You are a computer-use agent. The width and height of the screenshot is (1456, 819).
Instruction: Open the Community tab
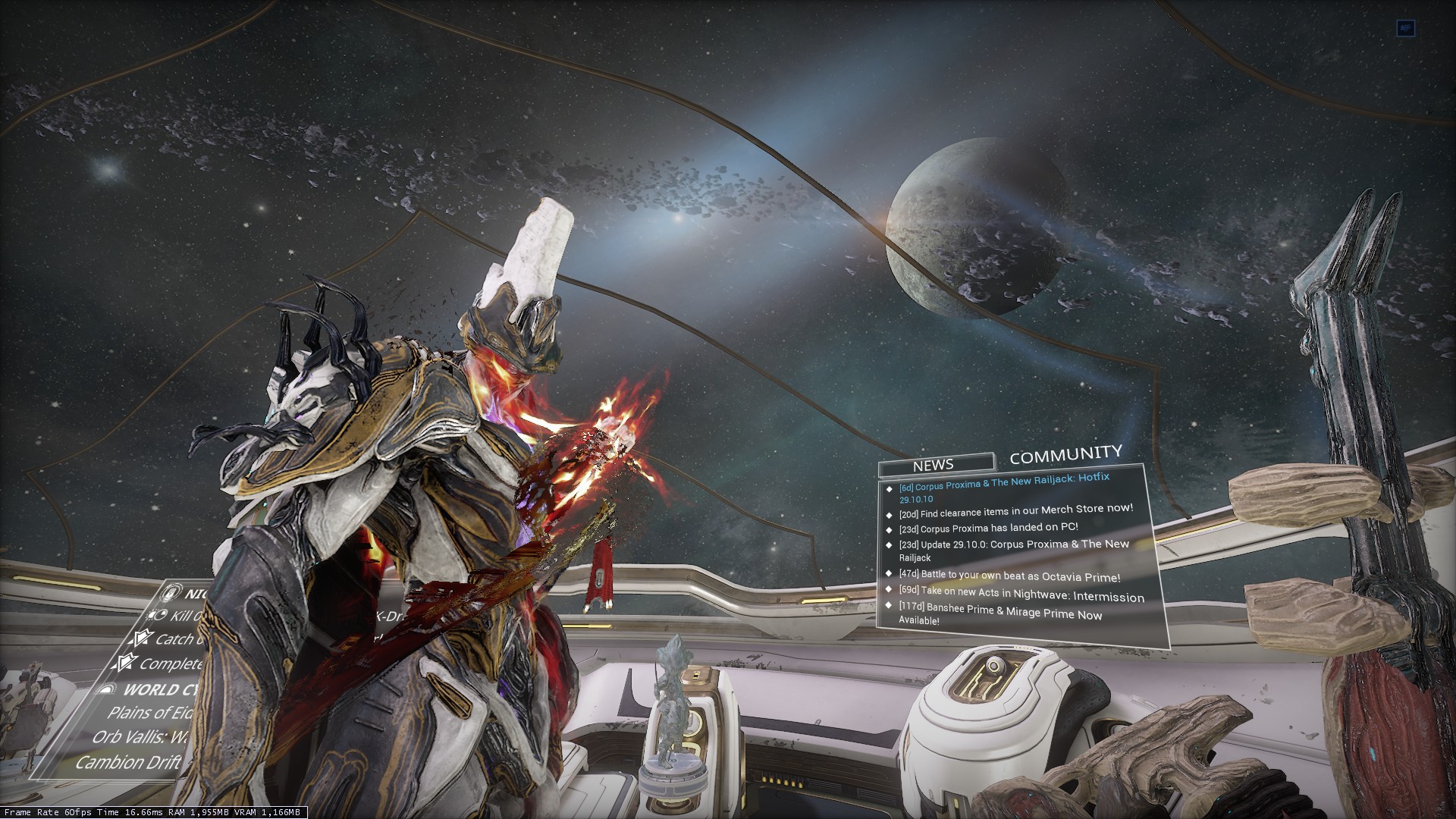pos(1065,455)
